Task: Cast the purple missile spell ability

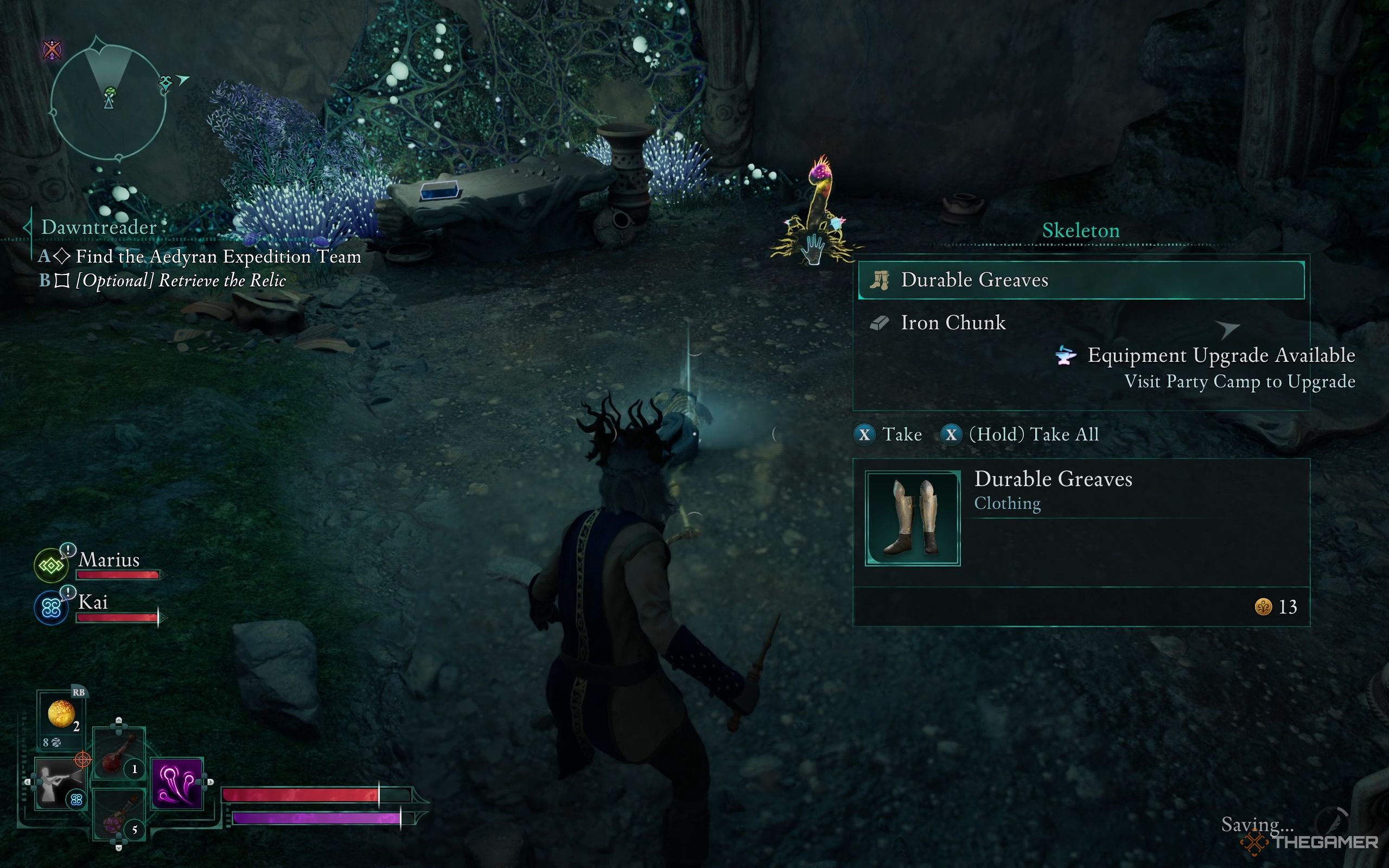Action: 177,783
